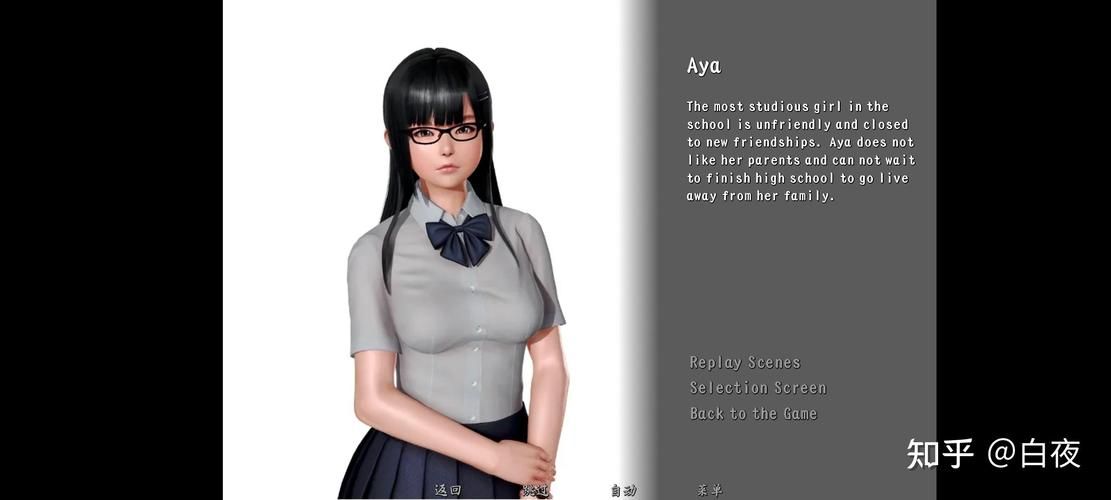Go to the Selection Screen
This screenshot has width=1111, height=500.
(x=758, y=388)
